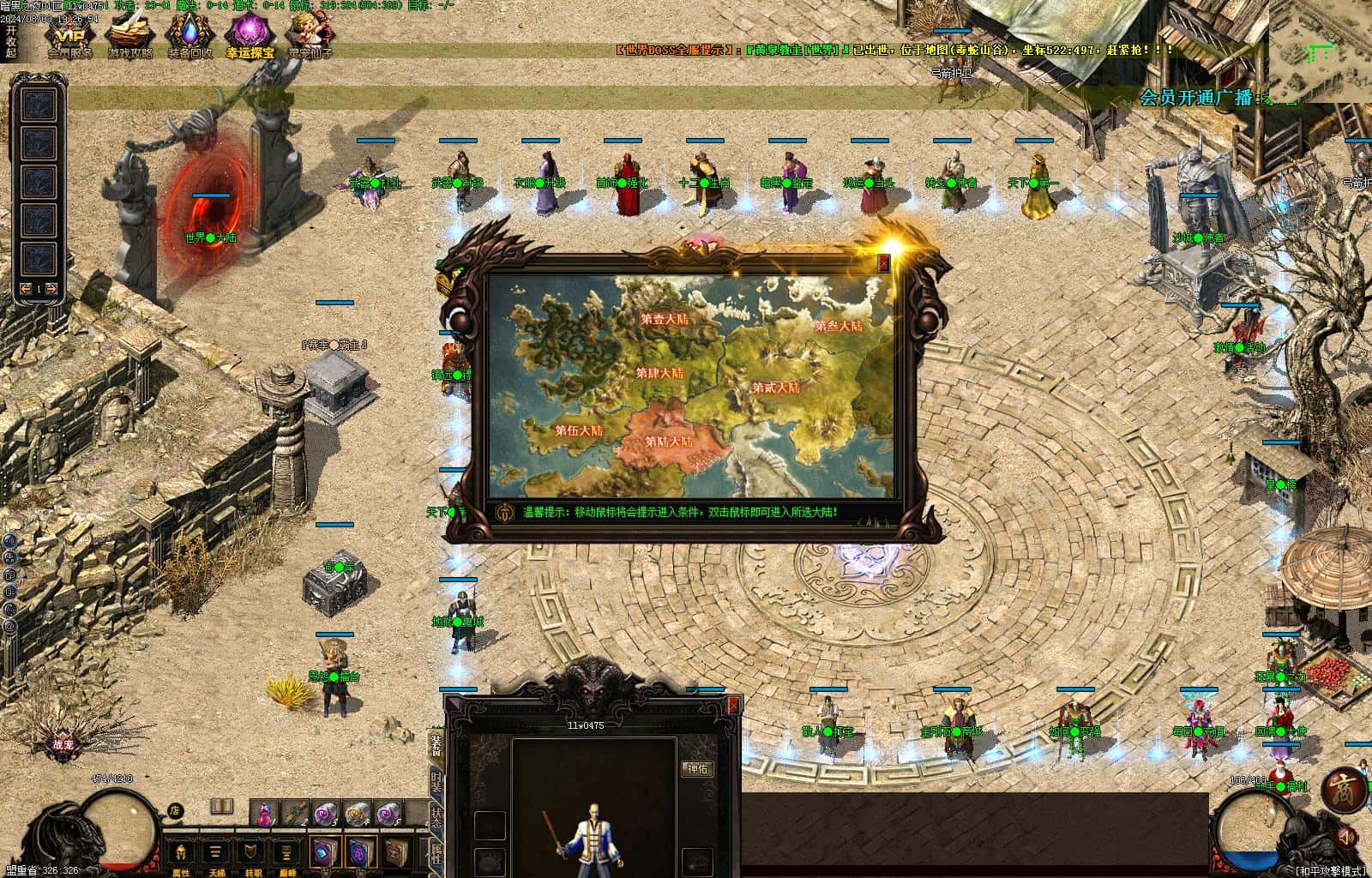
Task: Open the 会员服务 VIP menu
Action: click(x=69, y=37)
